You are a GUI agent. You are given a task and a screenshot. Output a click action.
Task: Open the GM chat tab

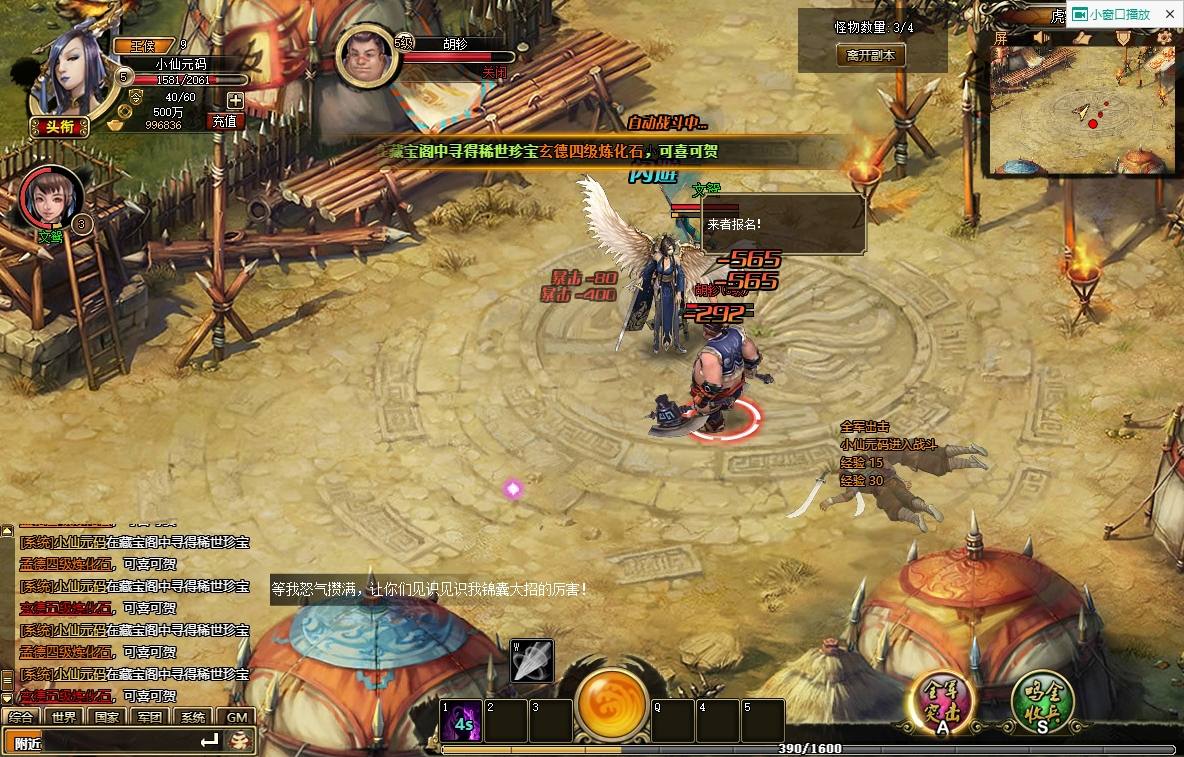[237, 717]
